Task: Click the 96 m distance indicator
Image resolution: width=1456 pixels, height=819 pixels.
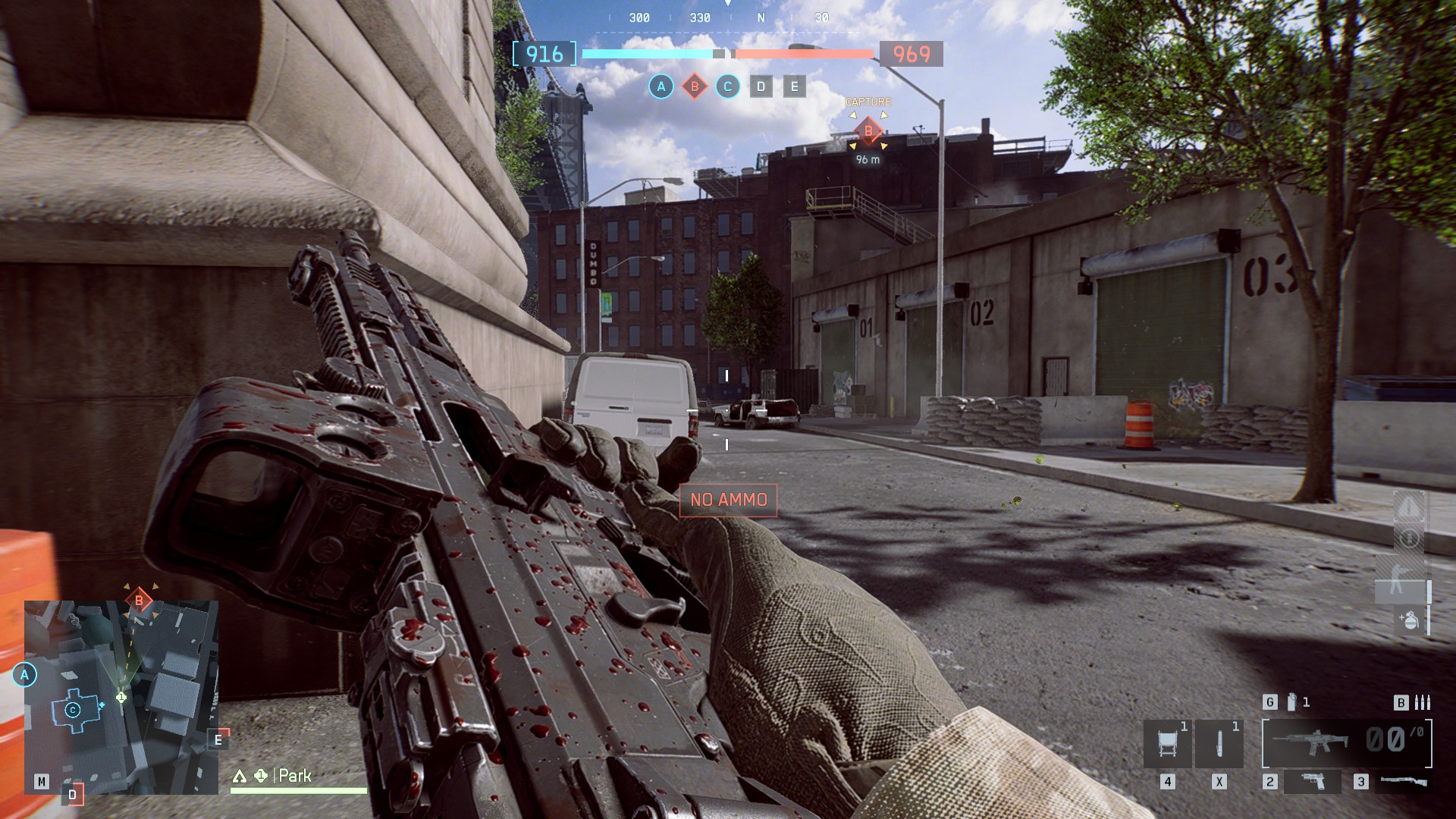Action: (x=867, y=160)
